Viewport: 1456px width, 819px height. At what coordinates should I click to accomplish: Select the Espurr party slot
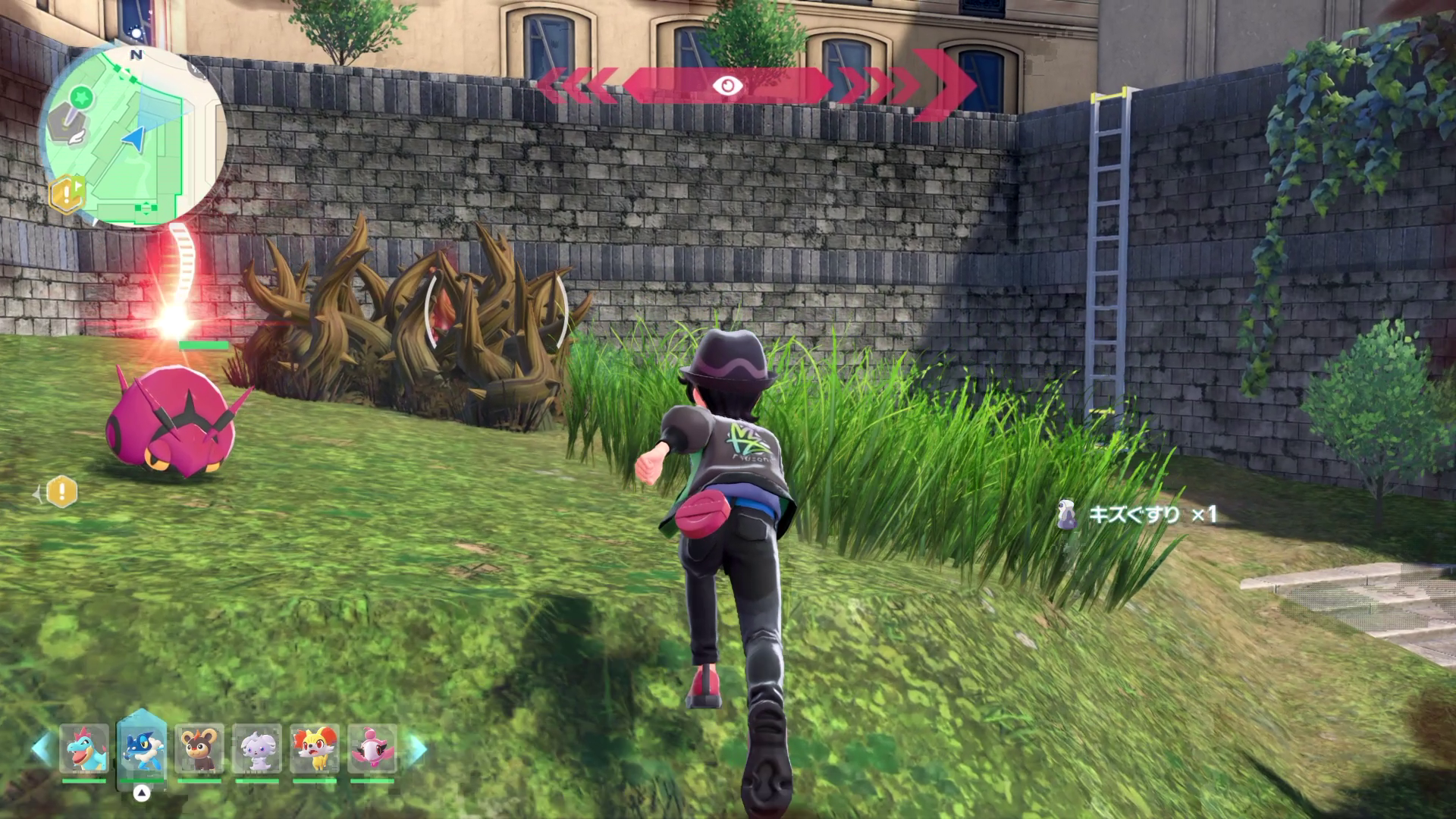[257, 748]
